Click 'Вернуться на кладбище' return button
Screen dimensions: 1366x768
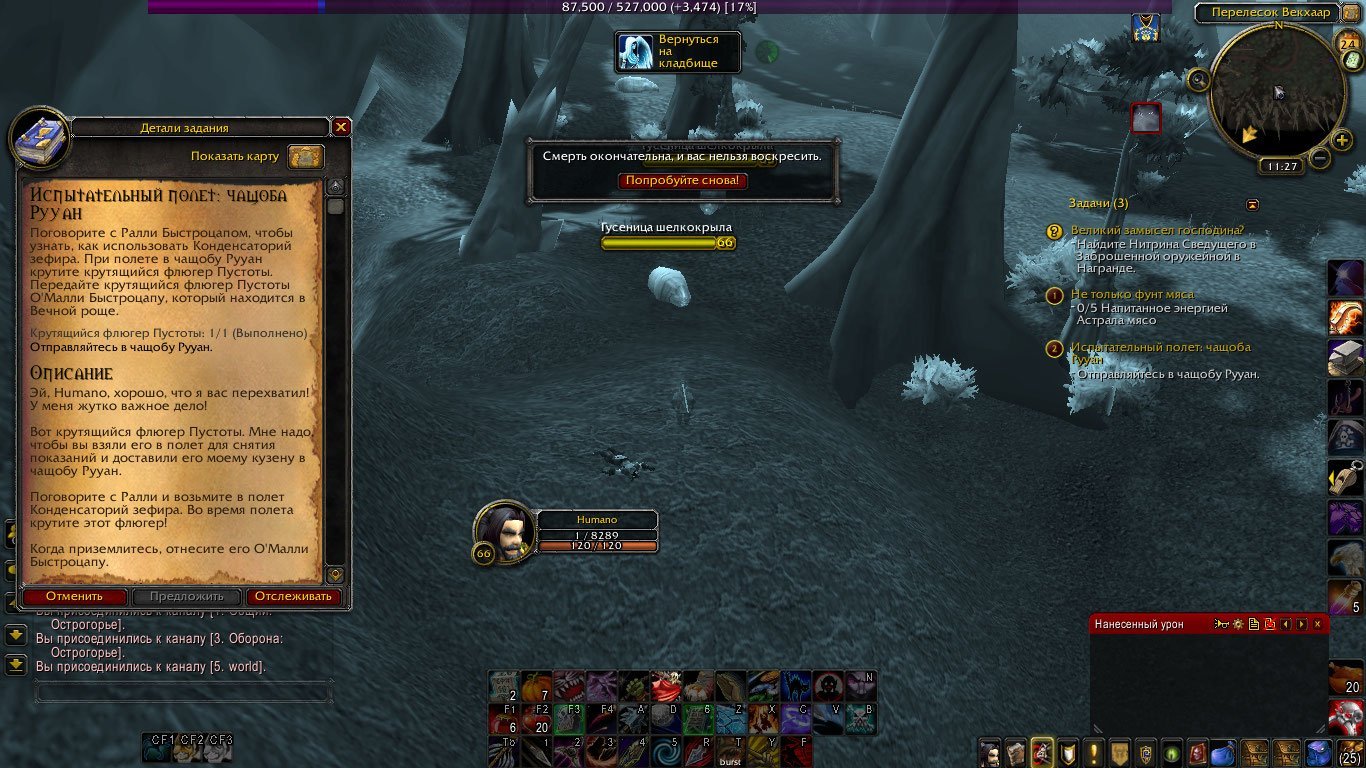pyautogui.click(x=678, y=52)
